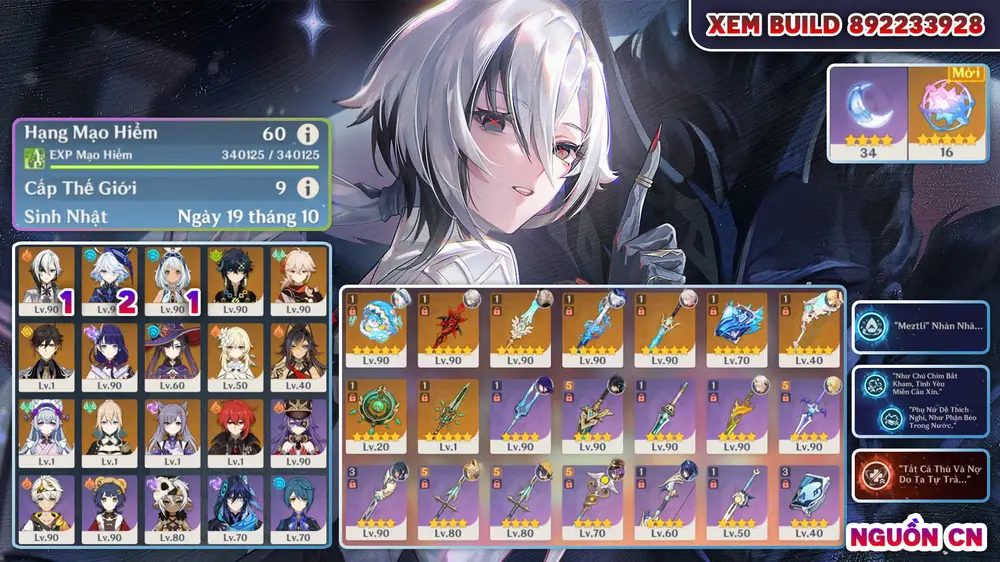The height and width of the screenshot is (562, 1000).
Task: Choose Mona in the purple witch hat
Action: (x=170, y=356)
